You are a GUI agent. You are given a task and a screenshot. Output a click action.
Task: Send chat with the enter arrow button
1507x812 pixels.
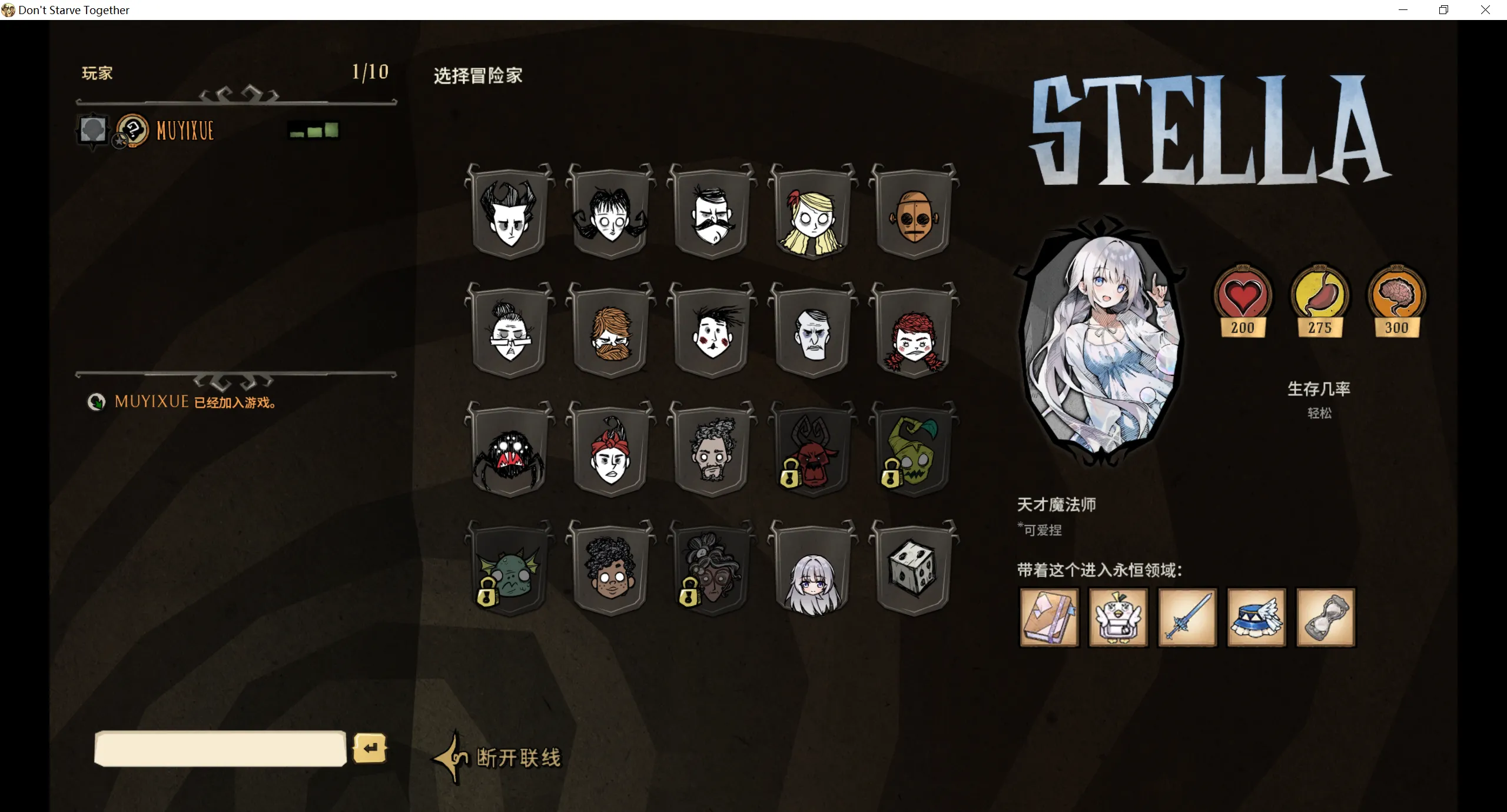coord(370,748)
